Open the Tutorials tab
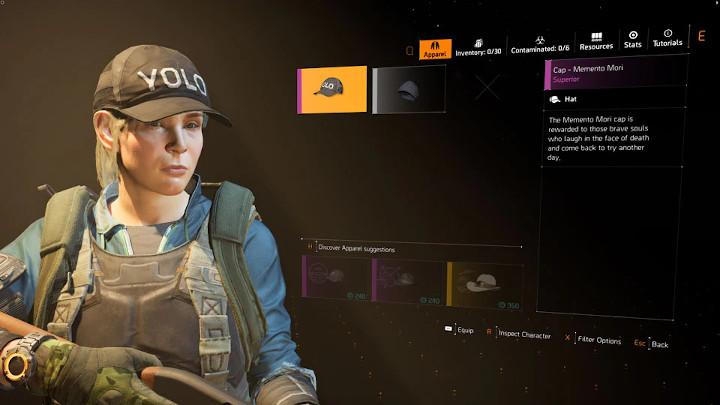Image resolution: width=720 pixels, height=405 pixels. coord(667,38)
